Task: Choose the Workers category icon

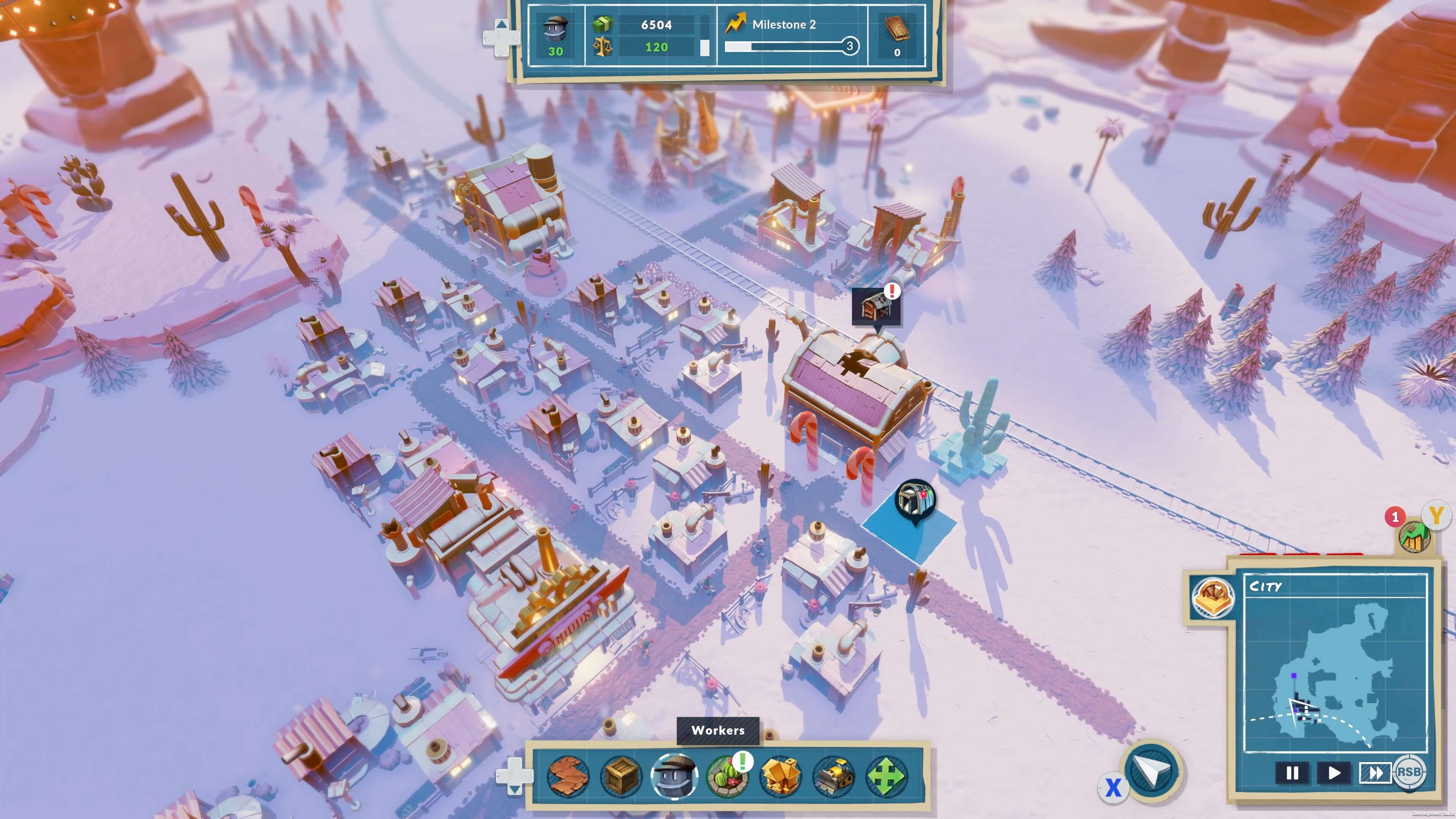Action: 674,777
